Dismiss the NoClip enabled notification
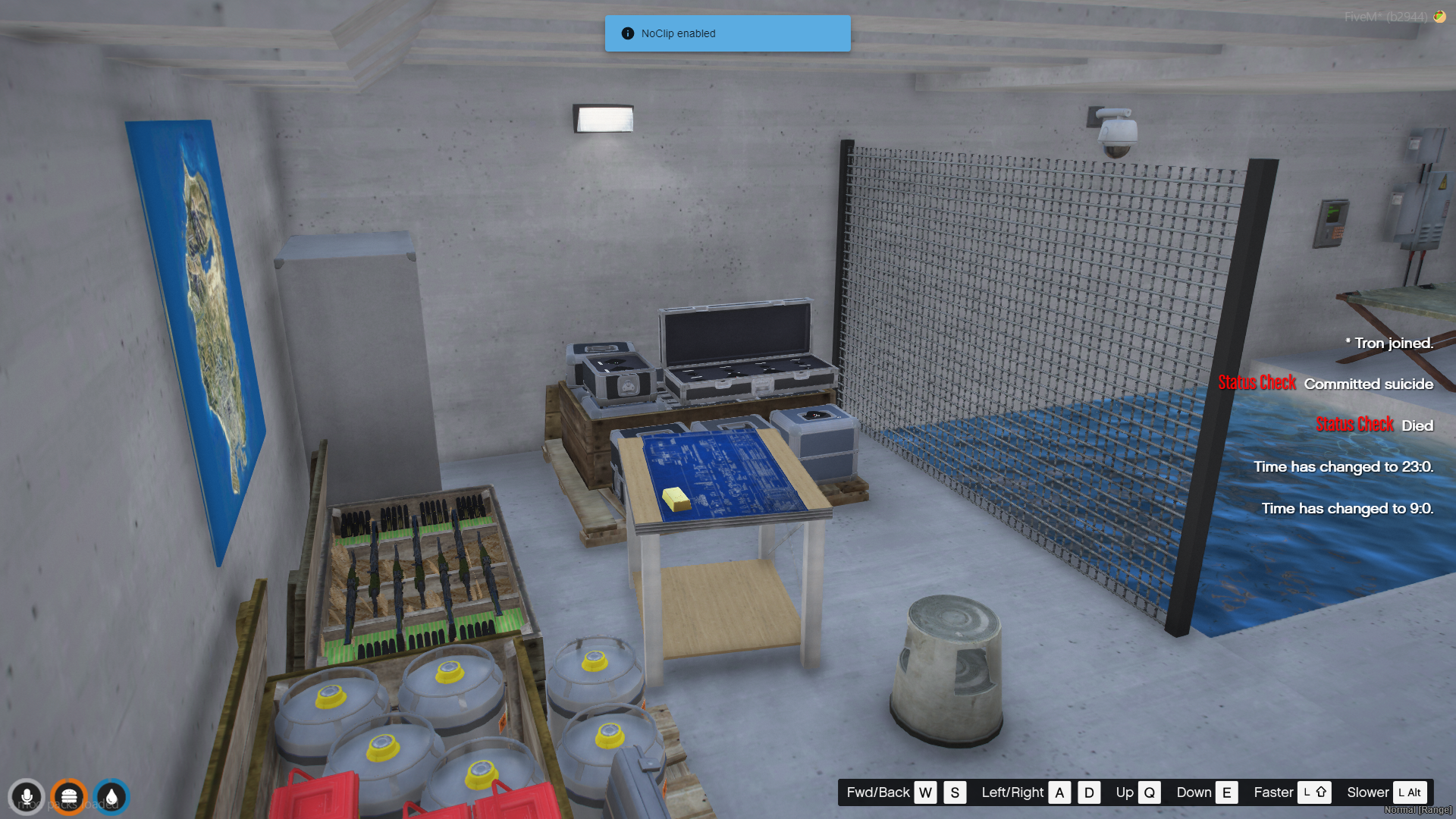Screen dimensions: 1456x819 727,33
